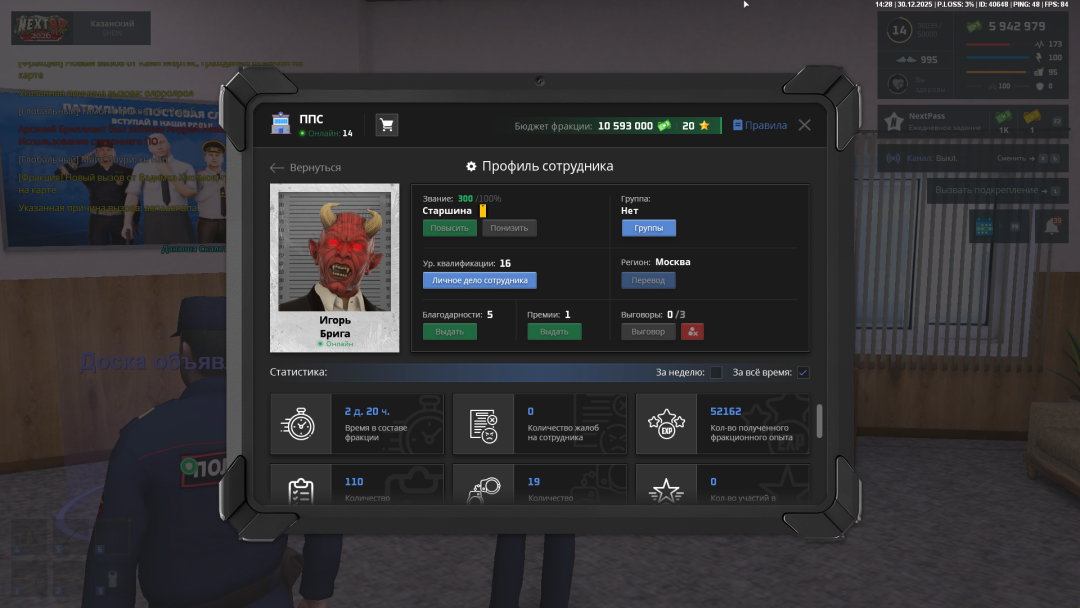
Task: Toggle the За всё время checkbox
Action: (803, 373)
